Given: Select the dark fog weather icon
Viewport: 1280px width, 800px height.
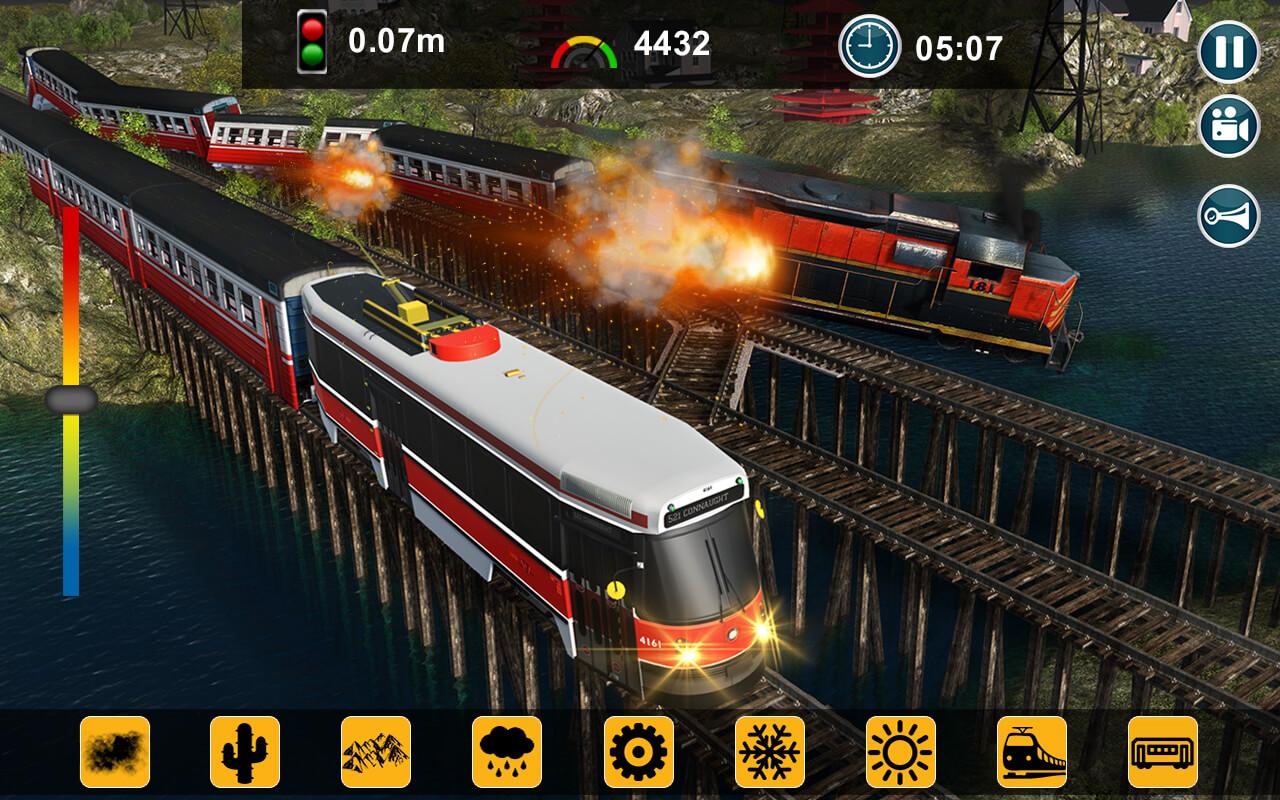Looking at the screenshot, I should click(x=115, y=751).
